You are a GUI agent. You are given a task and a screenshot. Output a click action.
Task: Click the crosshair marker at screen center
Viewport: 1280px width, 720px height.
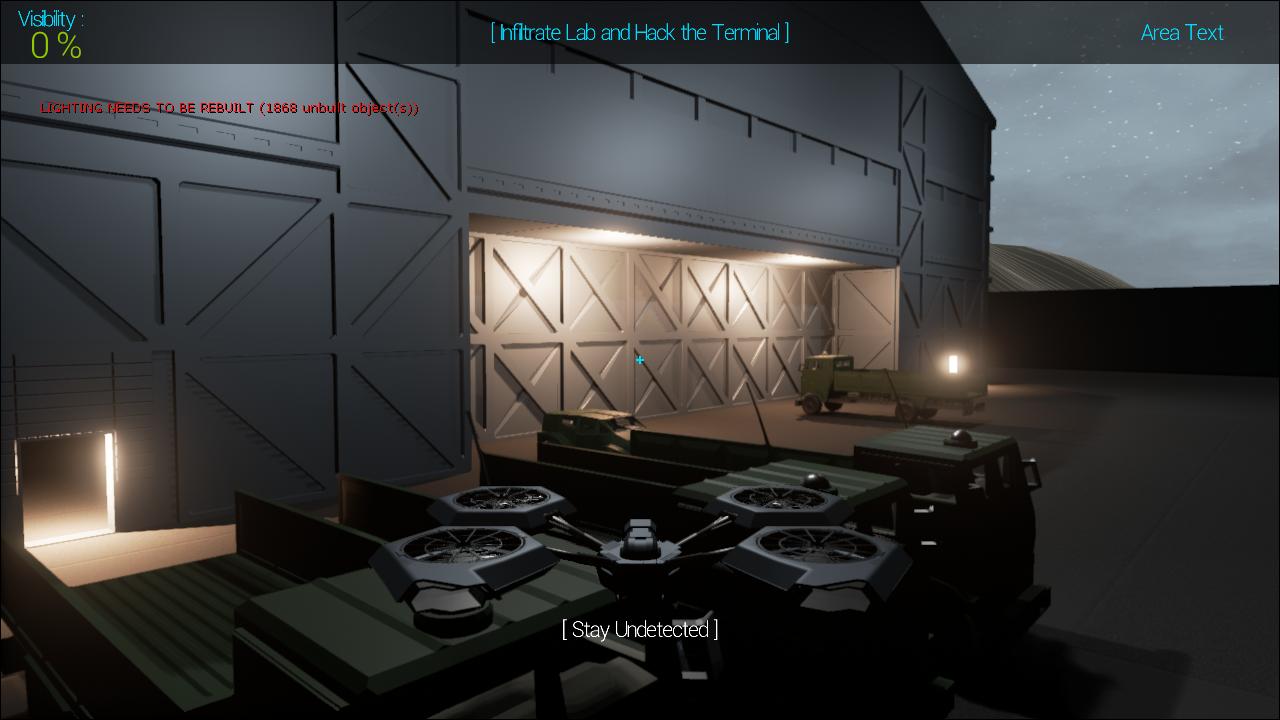pos(639,360)
